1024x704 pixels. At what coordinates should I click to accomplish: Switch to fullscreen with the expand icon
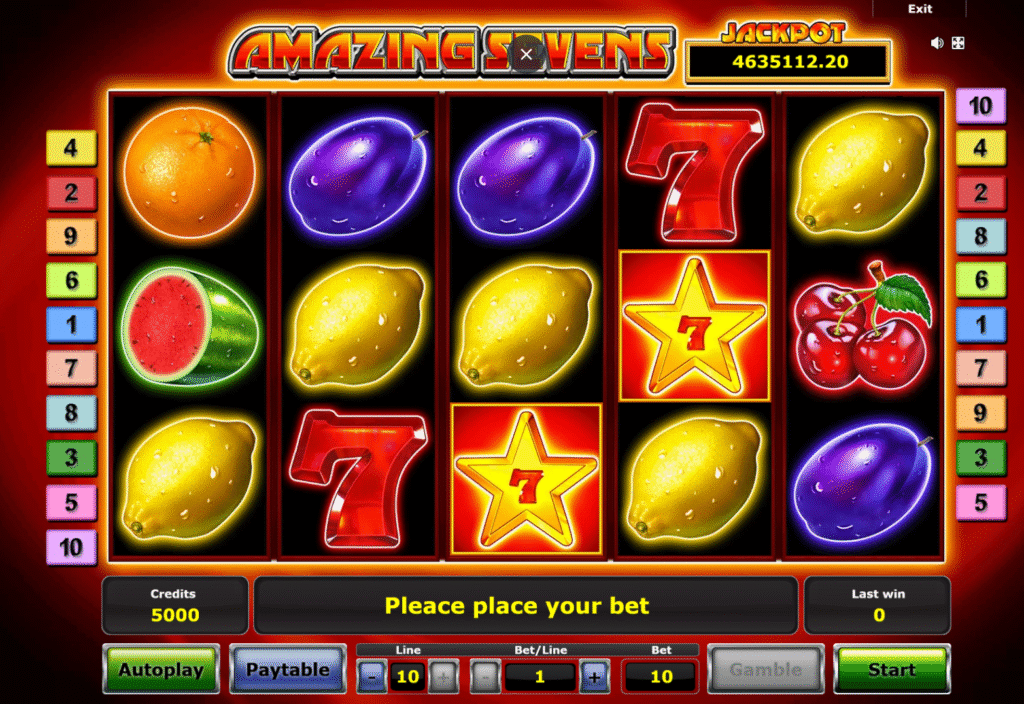(x=957, y=43)
